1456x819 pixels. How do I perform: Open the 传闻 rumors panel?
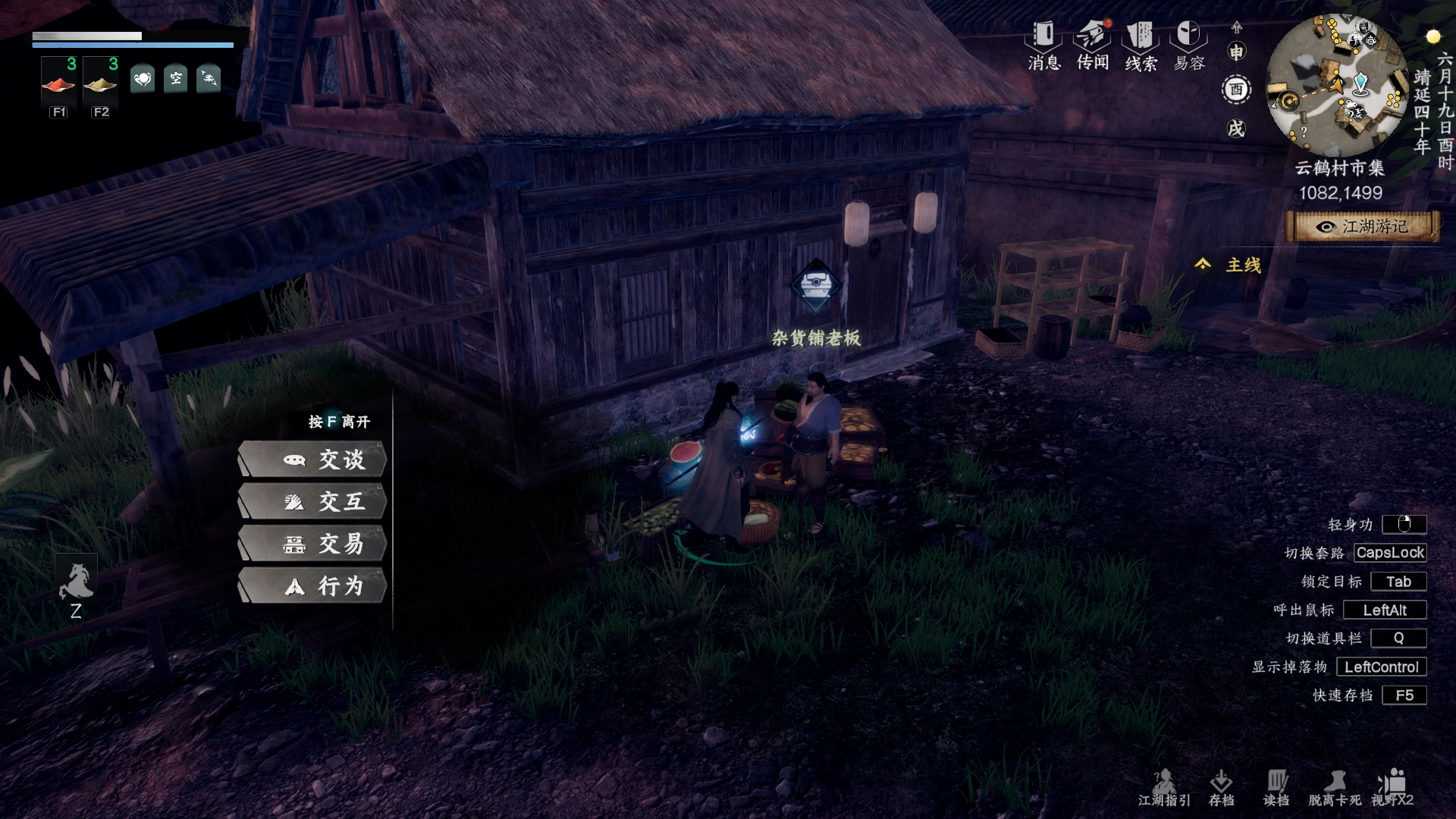click(1092, 45)
